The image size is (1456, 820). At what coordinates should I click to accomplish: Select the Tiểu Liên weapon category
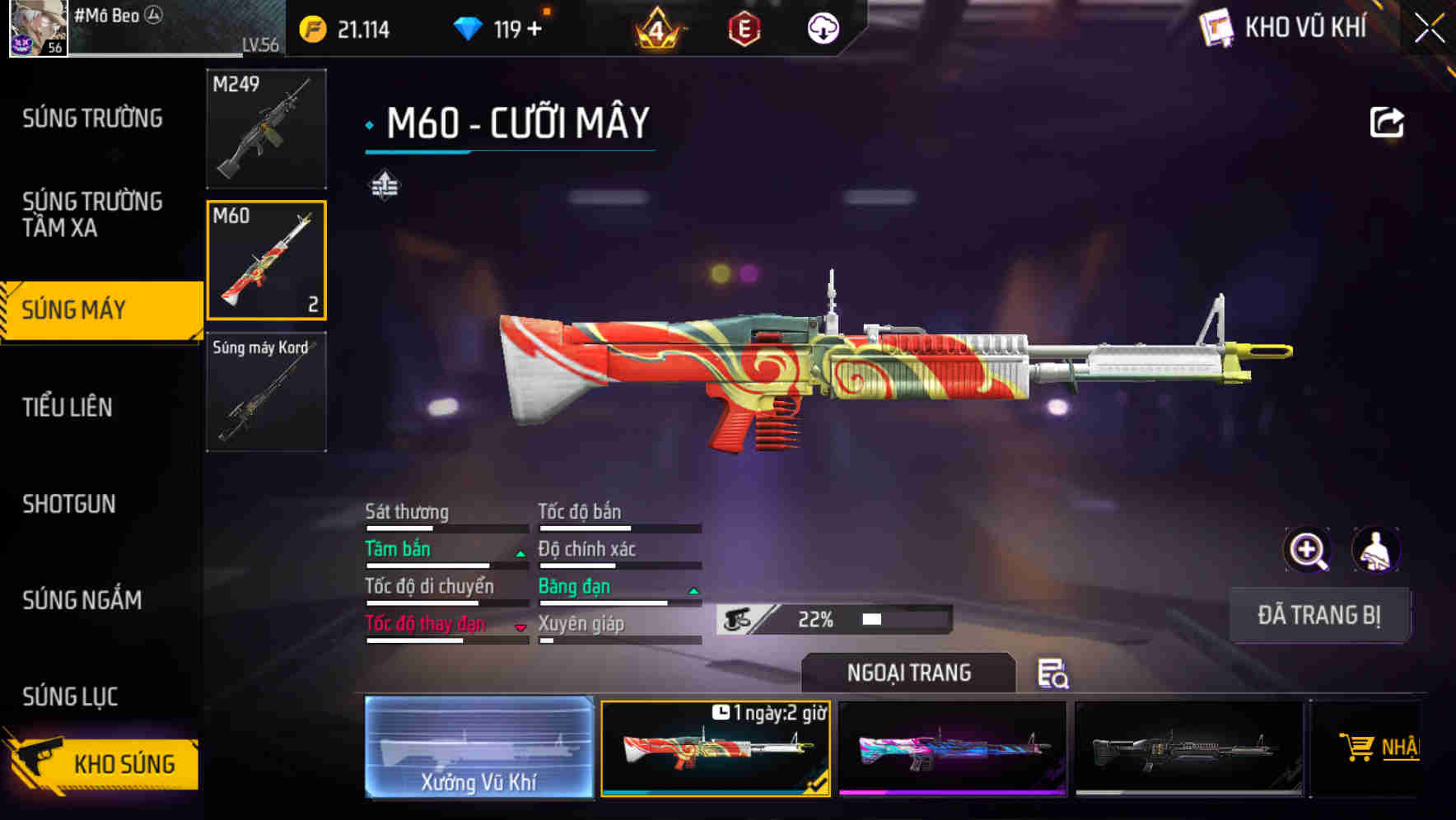coord(68,407)
